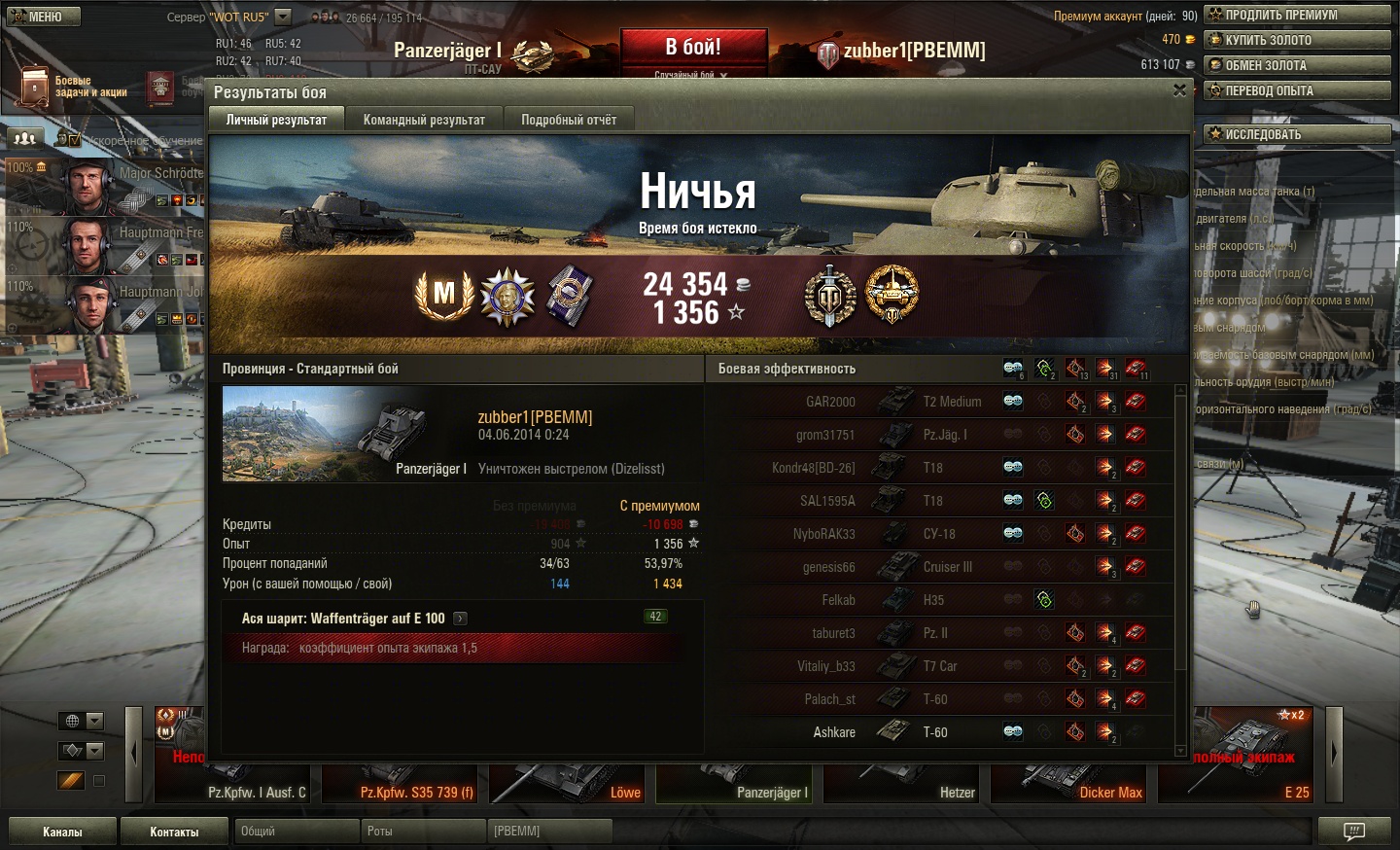Open the Каналы chat channels
The width and height of the screenshot is (1400, 850).
[x=62, y=832]
